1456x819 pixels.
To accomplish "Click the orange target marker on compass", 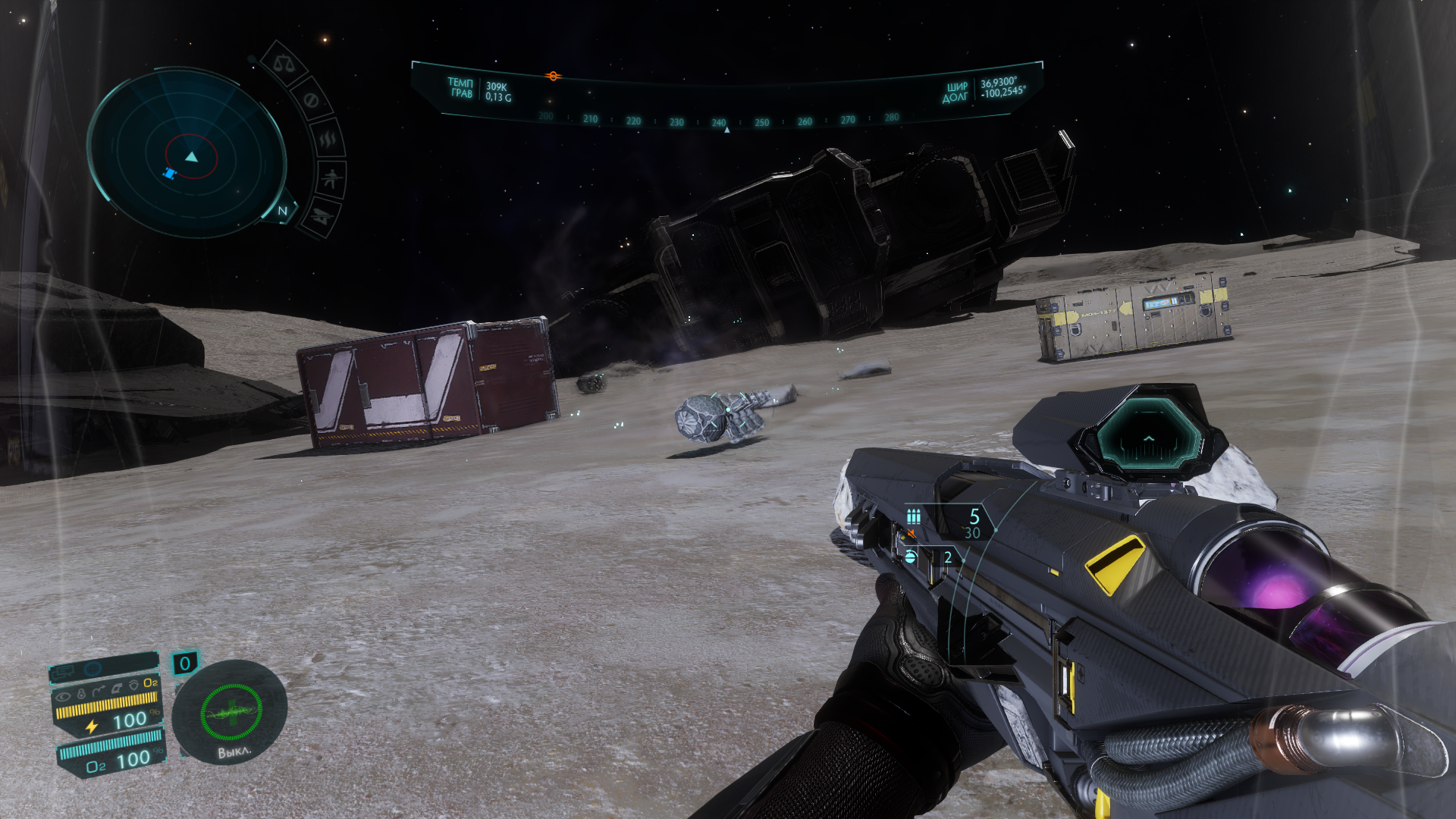I will click(553, 76).
